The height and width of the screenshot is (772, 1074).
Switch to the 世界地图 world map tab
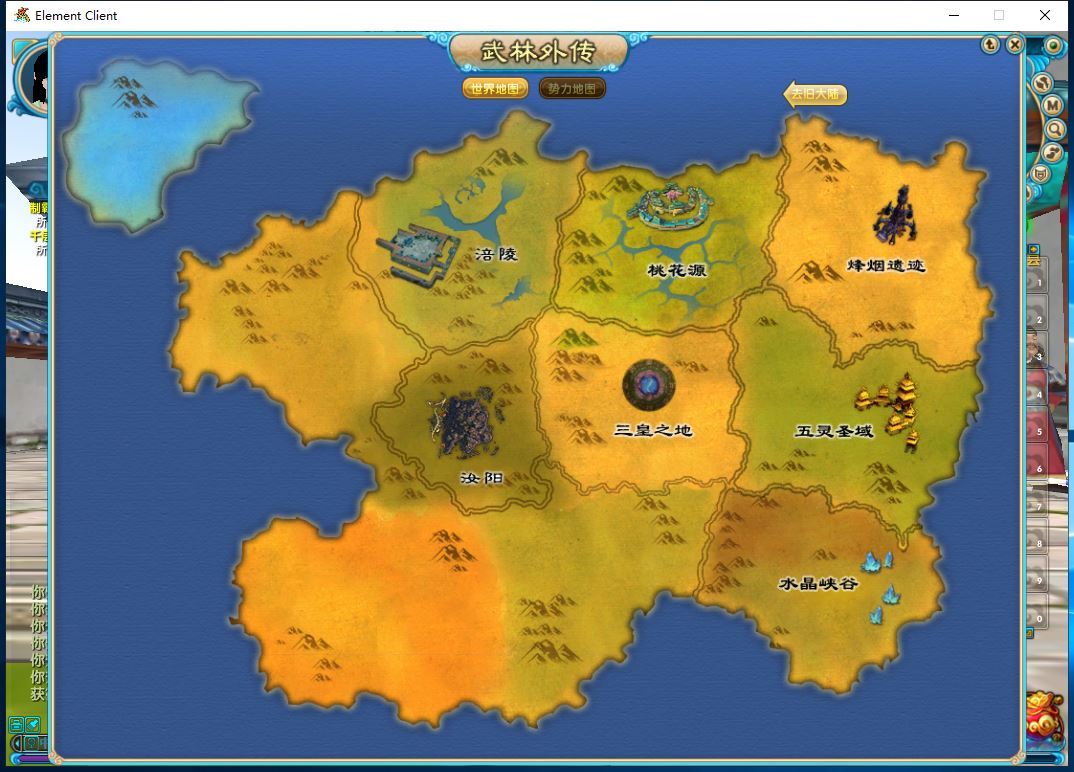495,89
